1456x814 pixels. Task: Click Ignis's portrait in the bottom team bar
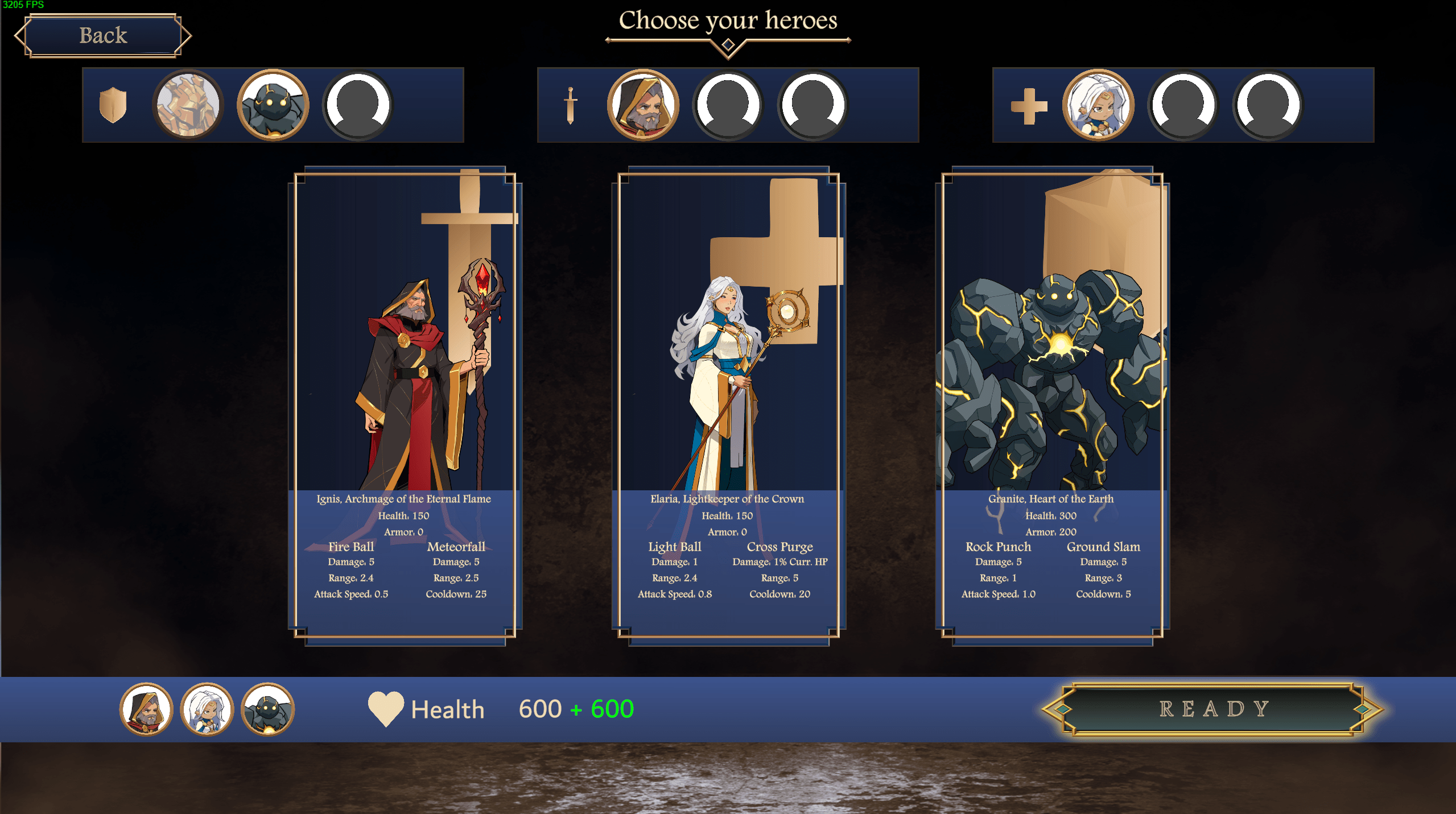click(x=146, y=709)
